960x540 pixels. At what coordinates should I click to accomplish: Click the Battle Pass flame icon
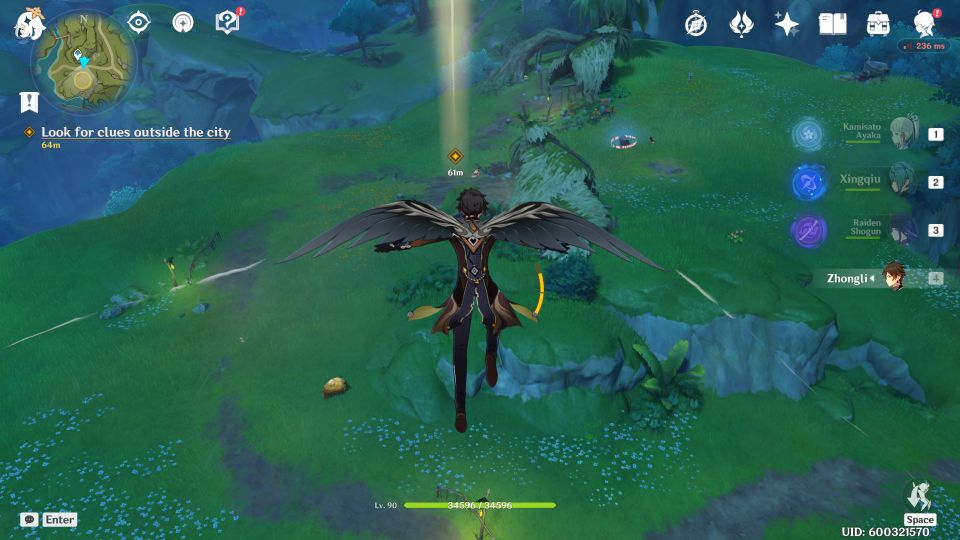(741, 24)
